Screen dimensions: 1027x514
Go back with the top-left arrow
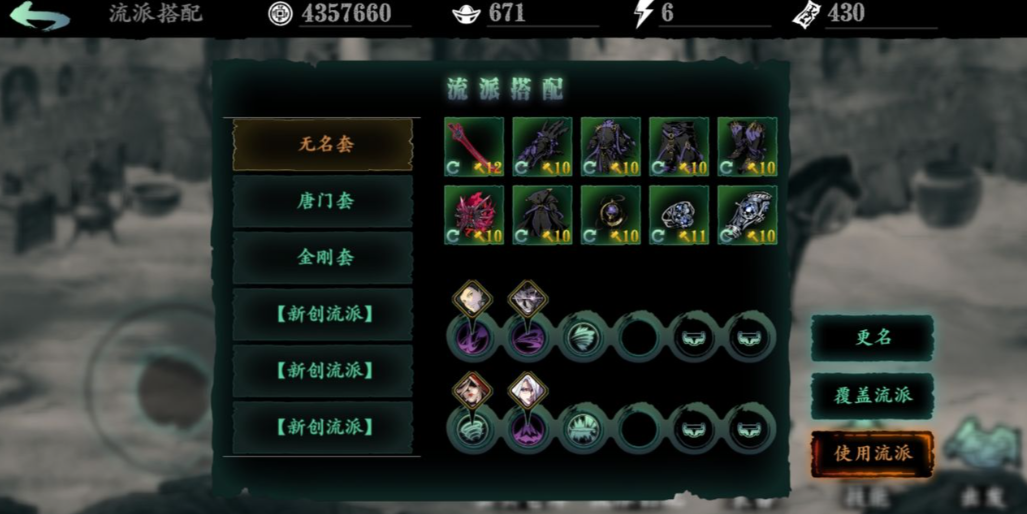[x=39, y=17]
